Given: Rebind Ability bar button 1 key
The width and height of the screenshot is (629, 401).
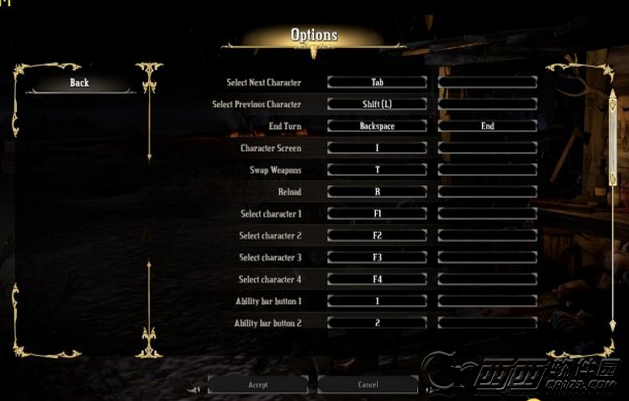Looking at the screenshot, I should point(377,302).
